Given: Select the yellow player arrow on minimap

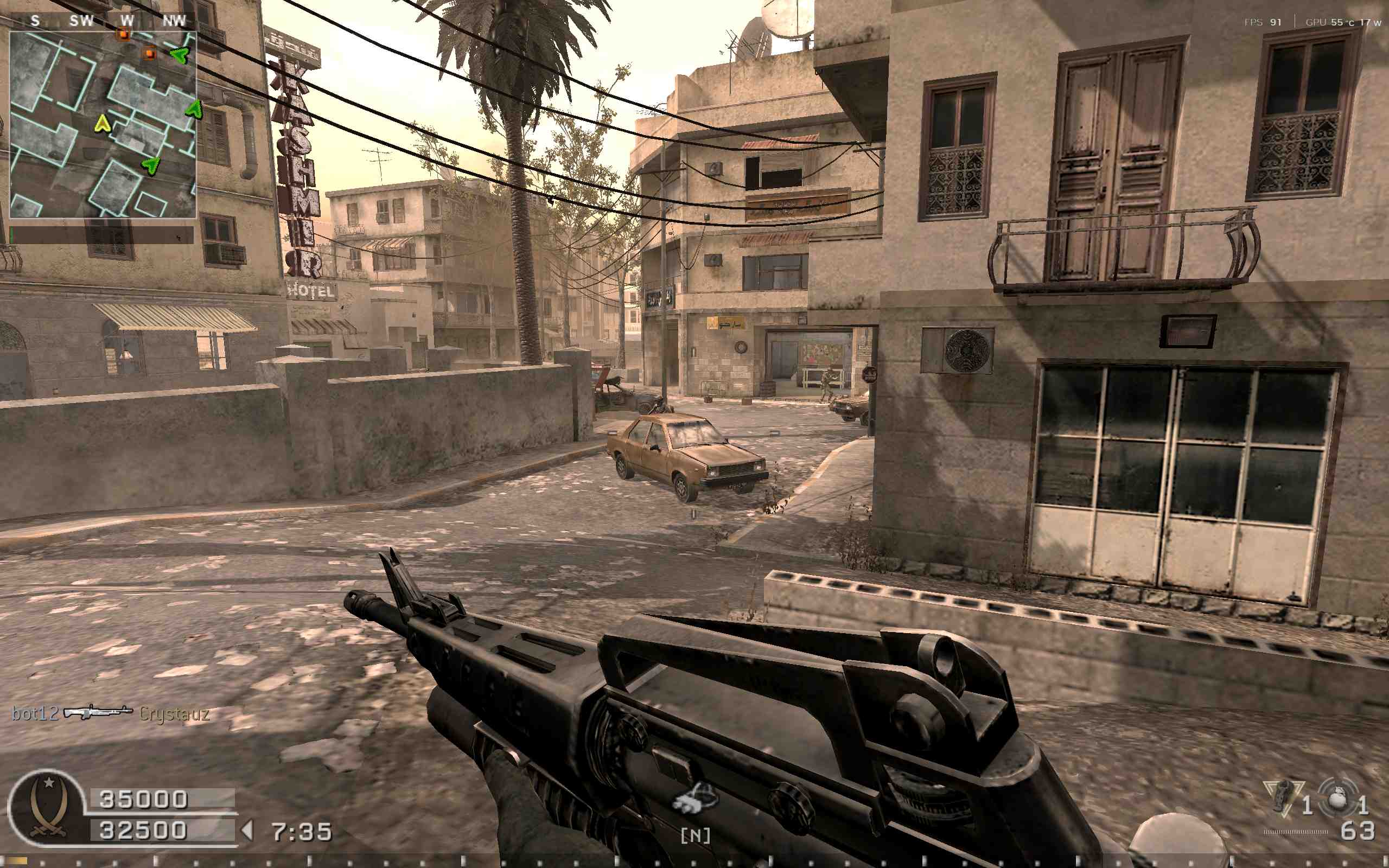Looking at the screenshot, I should click(x=102, y=124).
